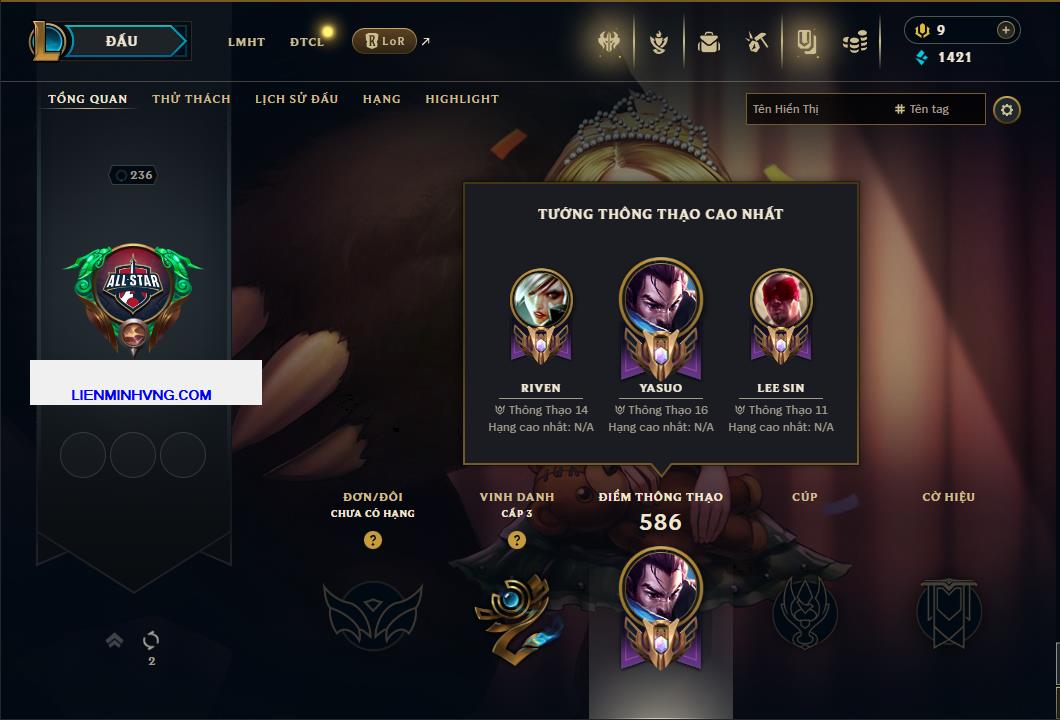Viewport: 1060px width, 720px height.
Task: Open the backpack collection icon
Action: [x=709, y=42]
